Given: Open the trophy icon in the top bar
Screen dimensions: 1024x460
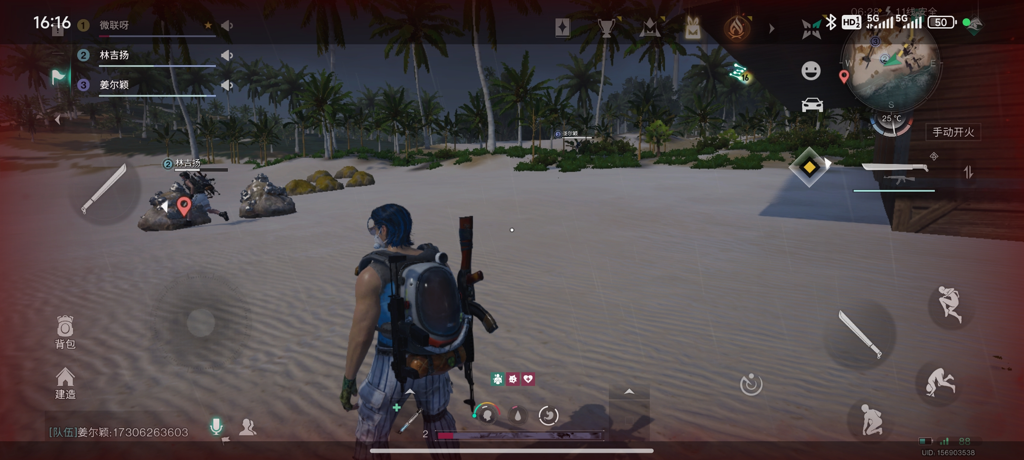Looking at the screenshot, I should [606, 28].
